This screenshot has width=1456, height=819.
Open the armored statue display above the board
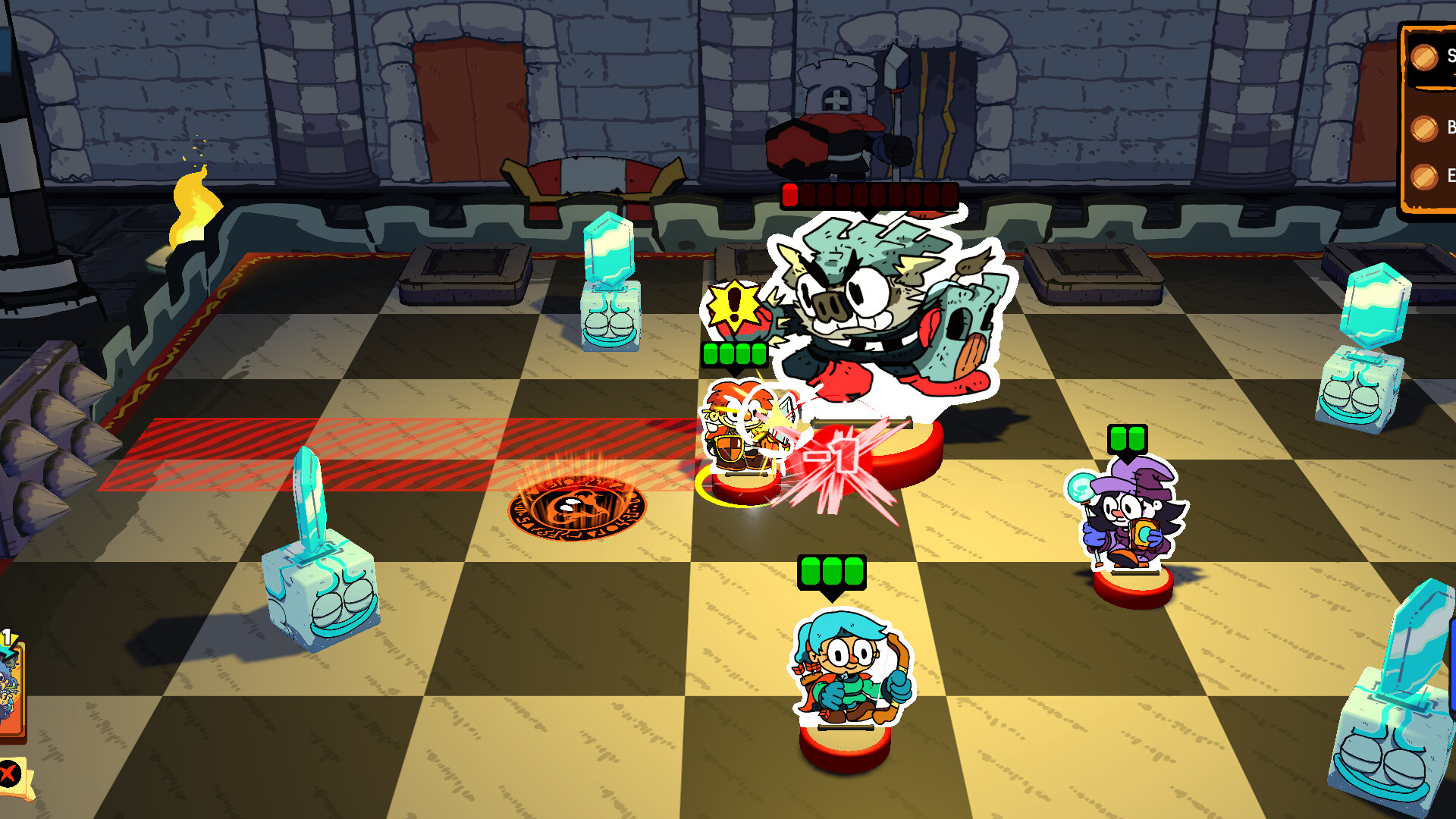click(x=834, y=106)
